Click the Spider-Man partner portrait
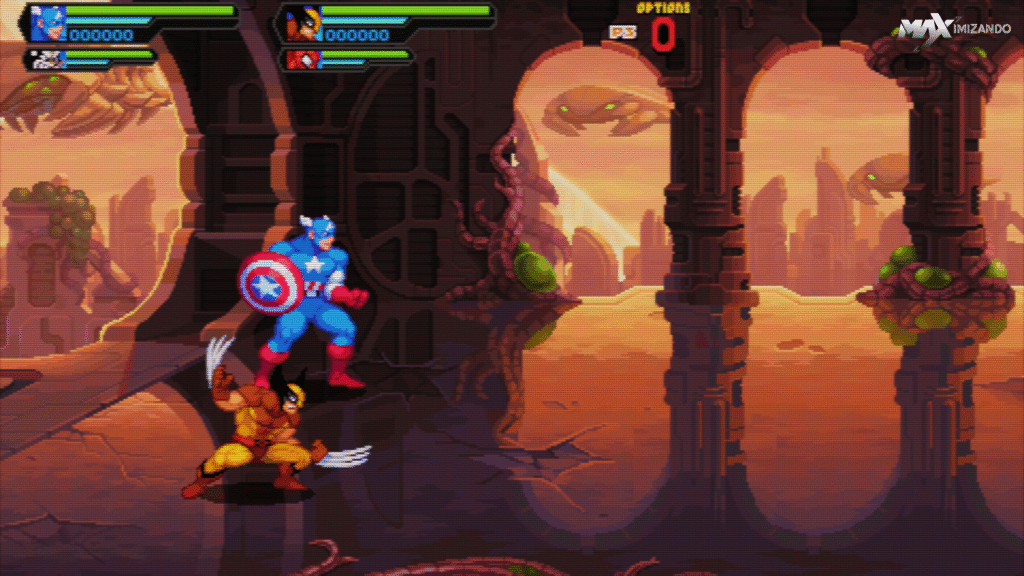Image resolution: width=1024 pixels, height=576 pixels. (301, 59)
